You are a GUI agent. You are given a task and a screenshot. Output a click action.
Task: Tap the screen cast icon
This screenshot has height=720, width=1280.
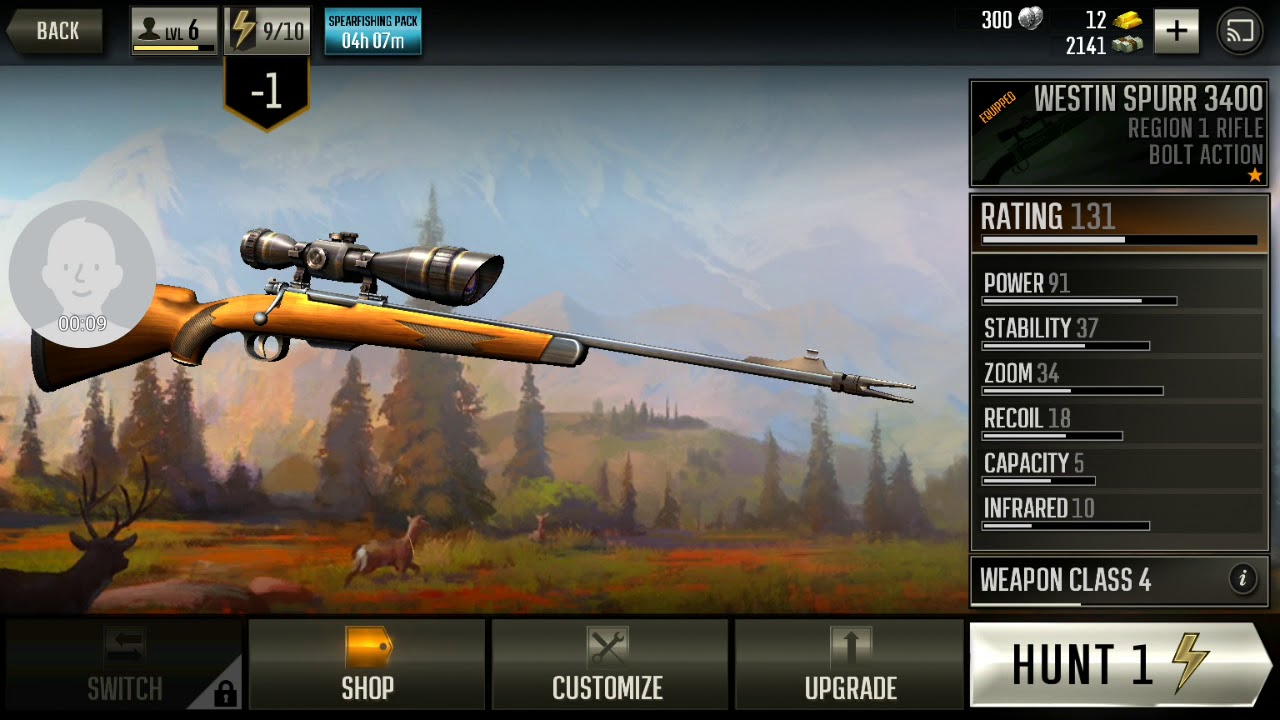point(1240,31)
